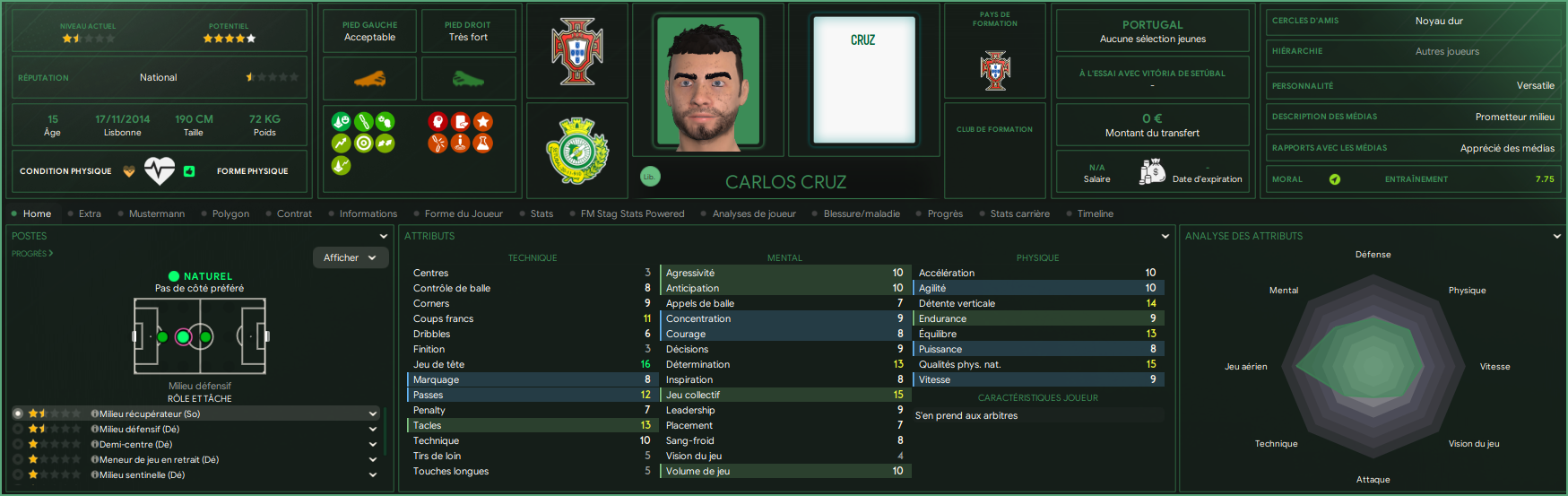The width and height of the screenshot is (1568, 496).
Task: Open the Progrès link under Postes
Action: (32, 254)
